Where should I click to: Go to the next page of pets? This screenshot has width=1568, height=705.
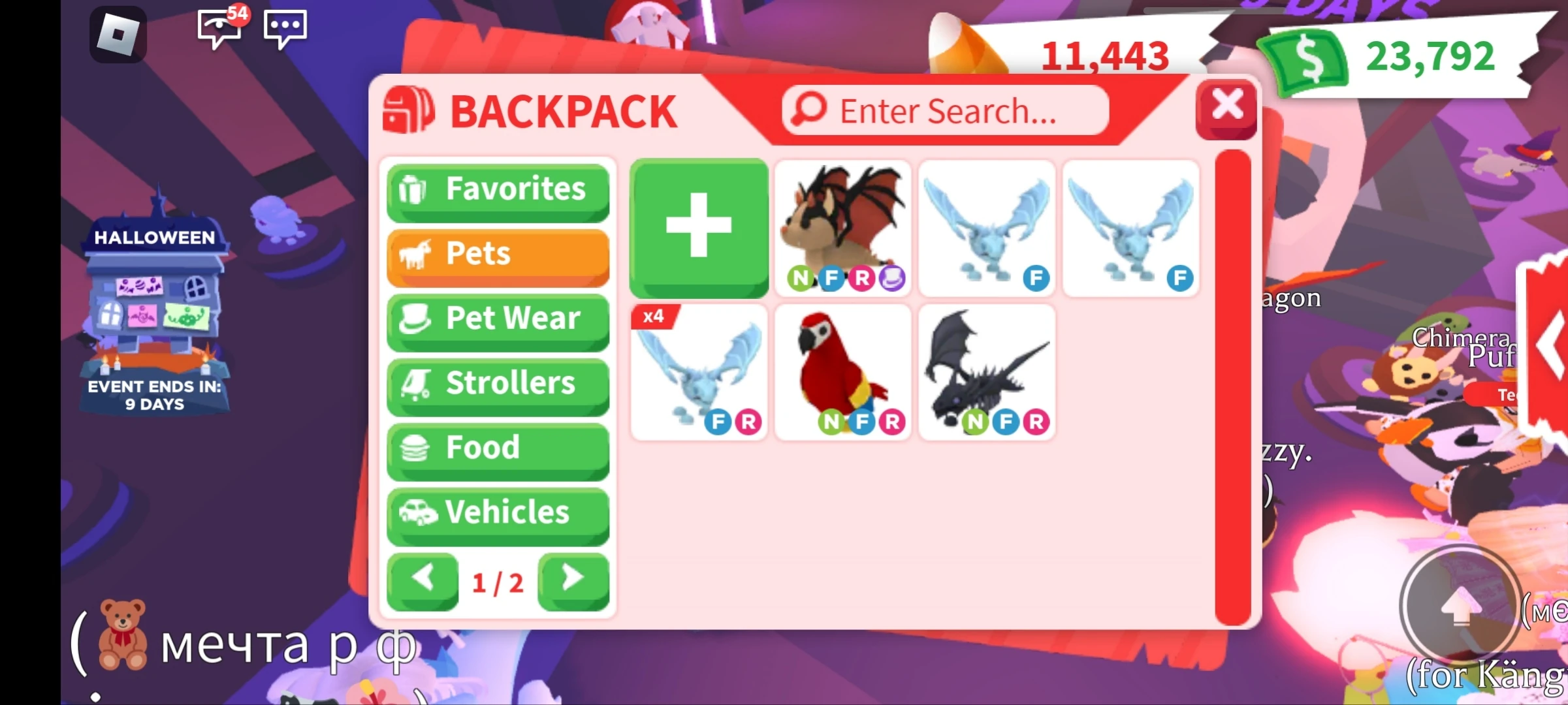(573, 578)
